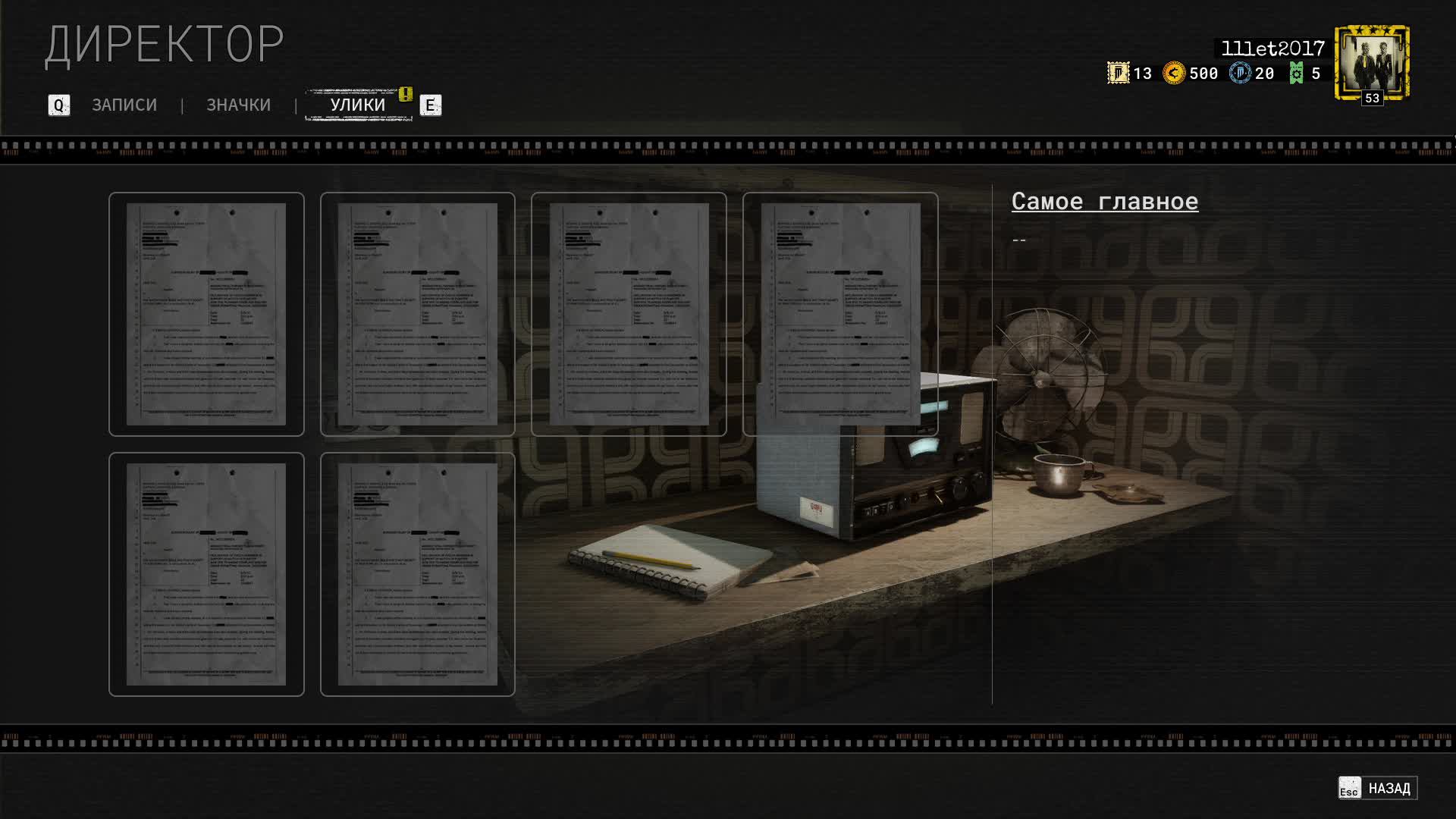View the bottom-left clue document
Viewport: 1456px width, 819px height.
206,574
